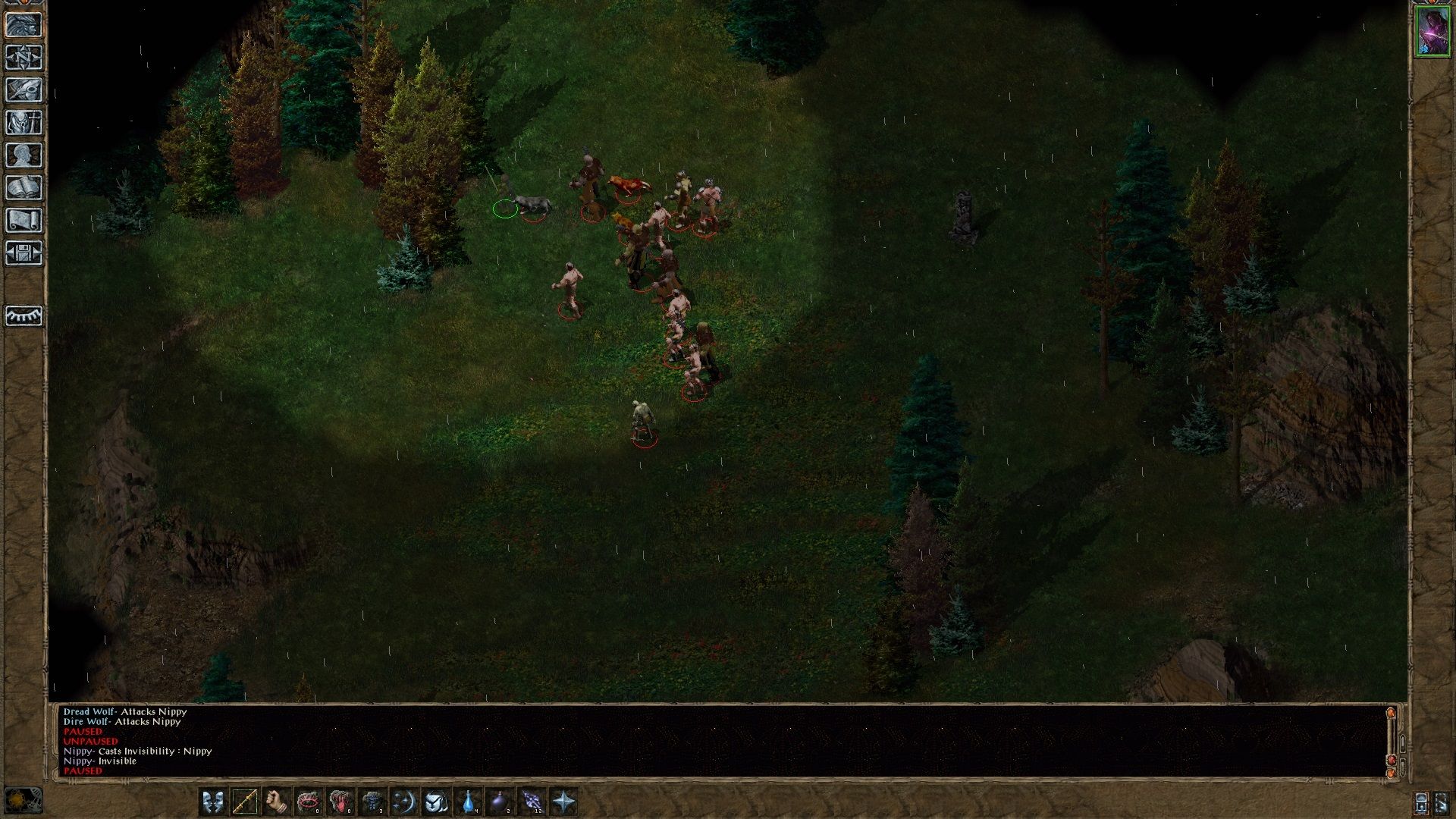Toggle Thieving mode with the masks button

tap(213, 801)
